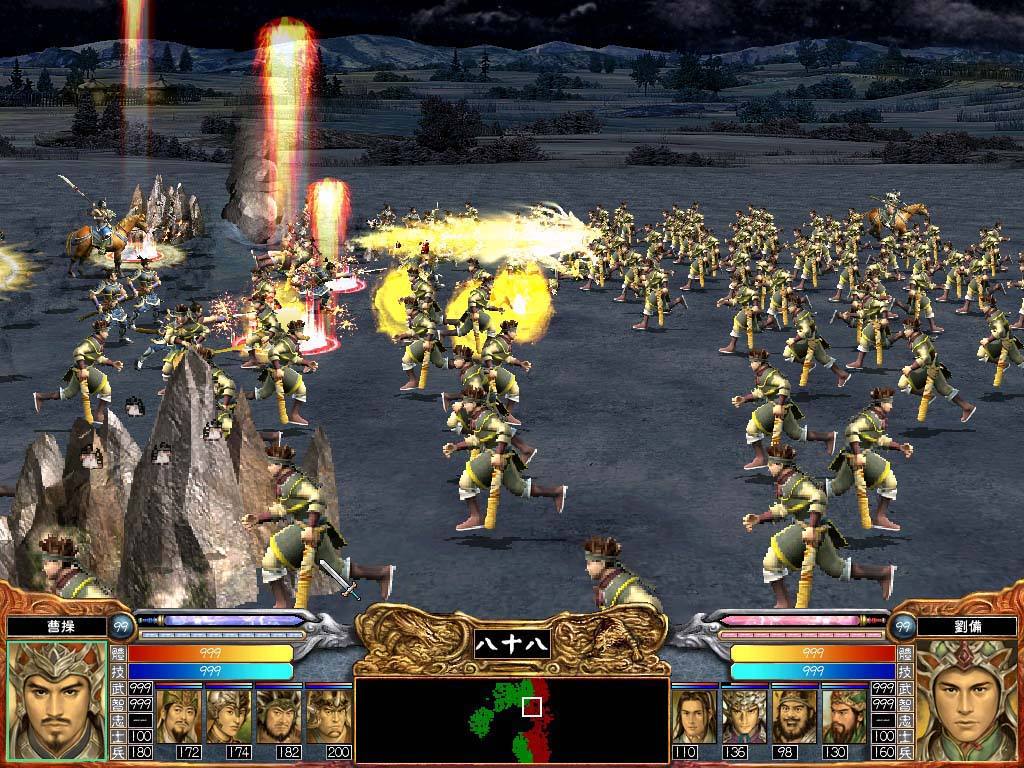1024x768 pixels.
Task: Select Liu Bei's commander portrait
Action: [x=966, y=700]
